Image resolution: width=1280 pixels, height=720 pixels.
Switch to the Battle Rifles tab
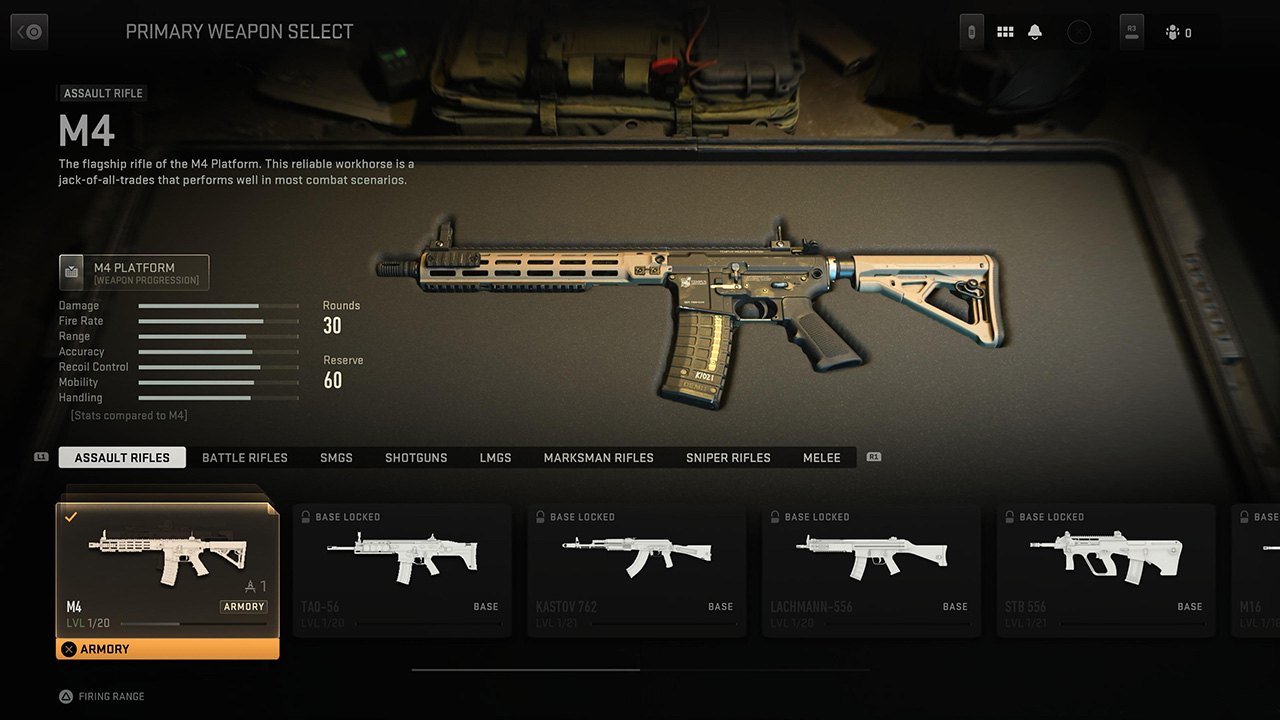click(245, 457)
